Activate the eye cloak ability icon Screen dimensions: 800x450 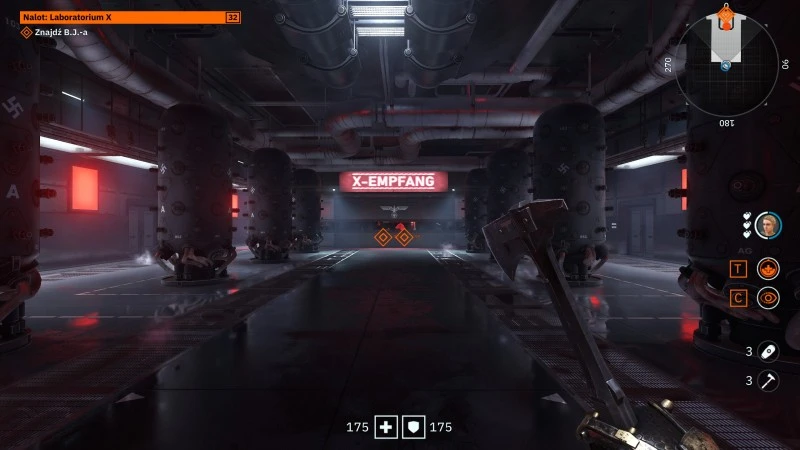tap(767, 297)
